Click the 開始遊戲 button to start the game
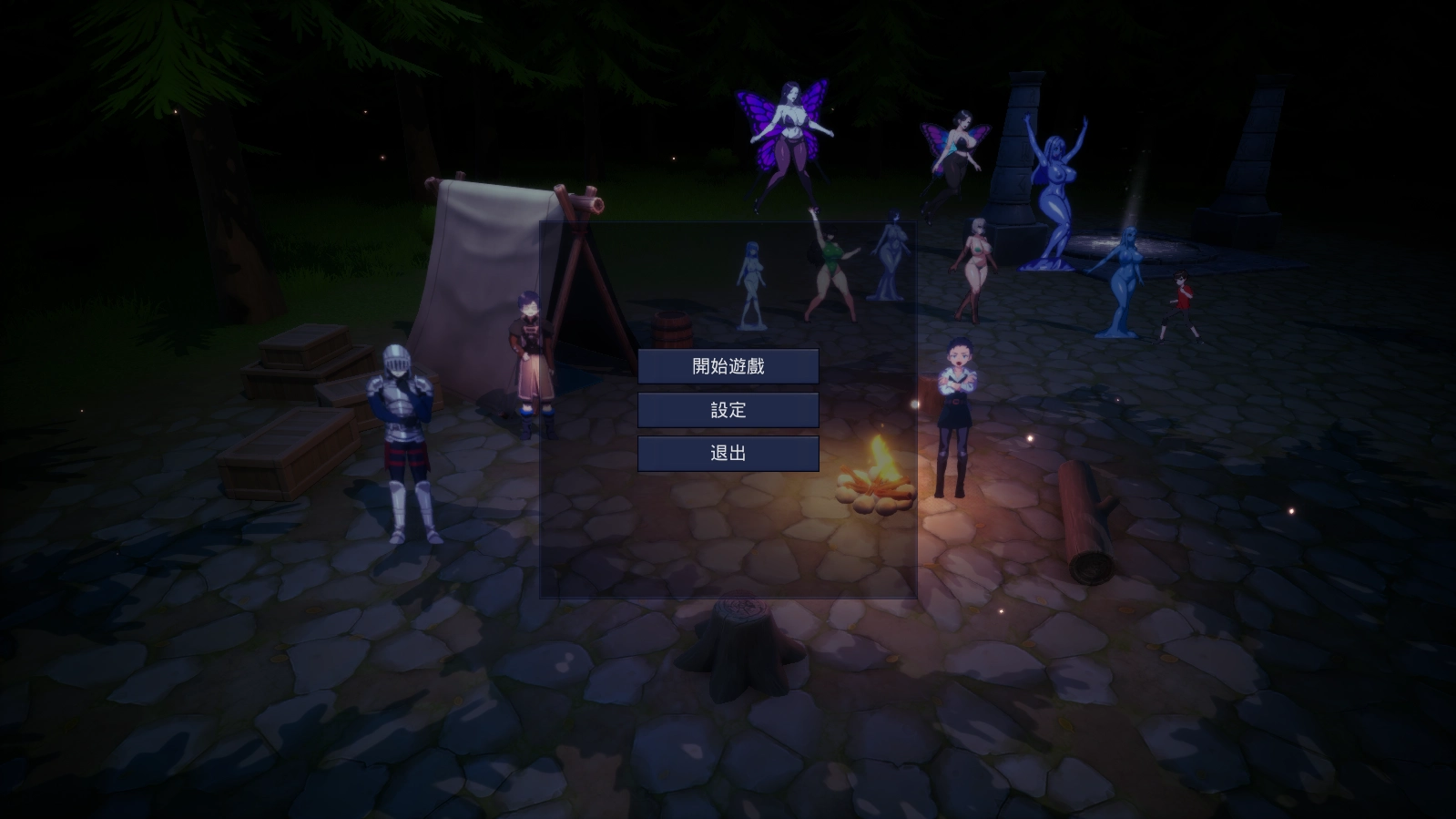The height and width of the screenshot is (819, 1456). tap(728, 366)
